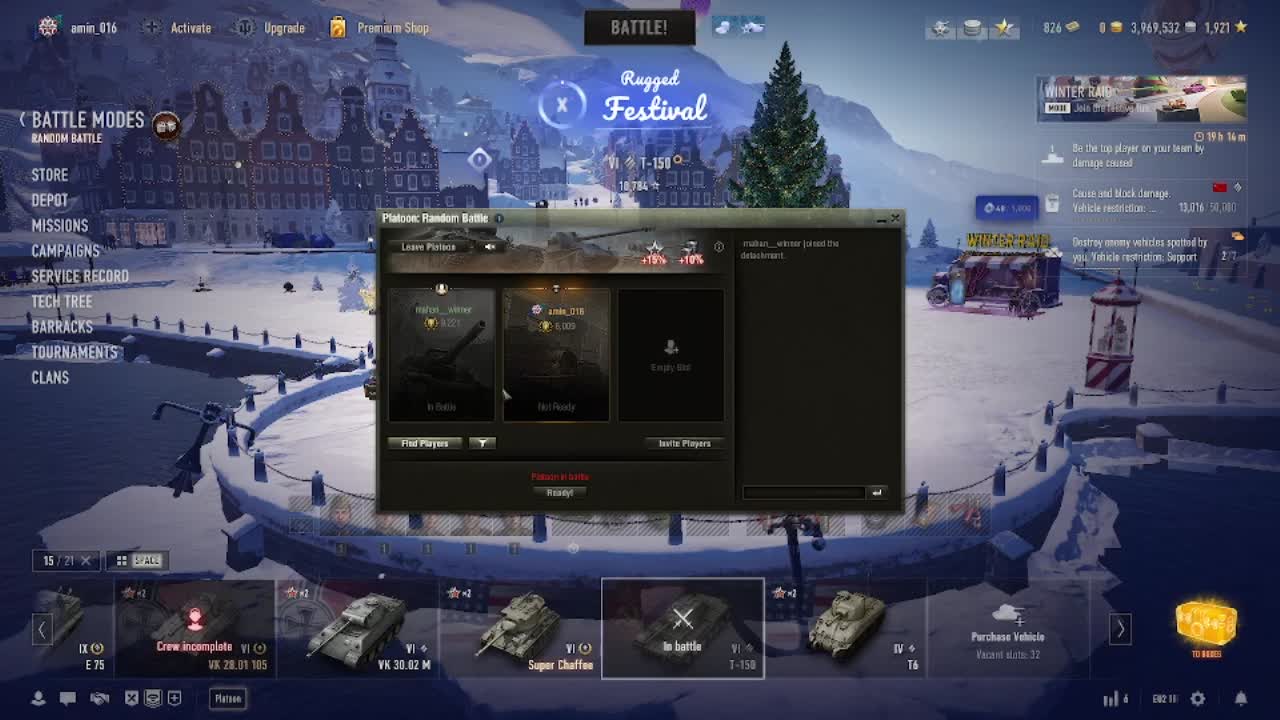Open the Missions section
Screen dimensions: 1280x720
click(60, 226)
